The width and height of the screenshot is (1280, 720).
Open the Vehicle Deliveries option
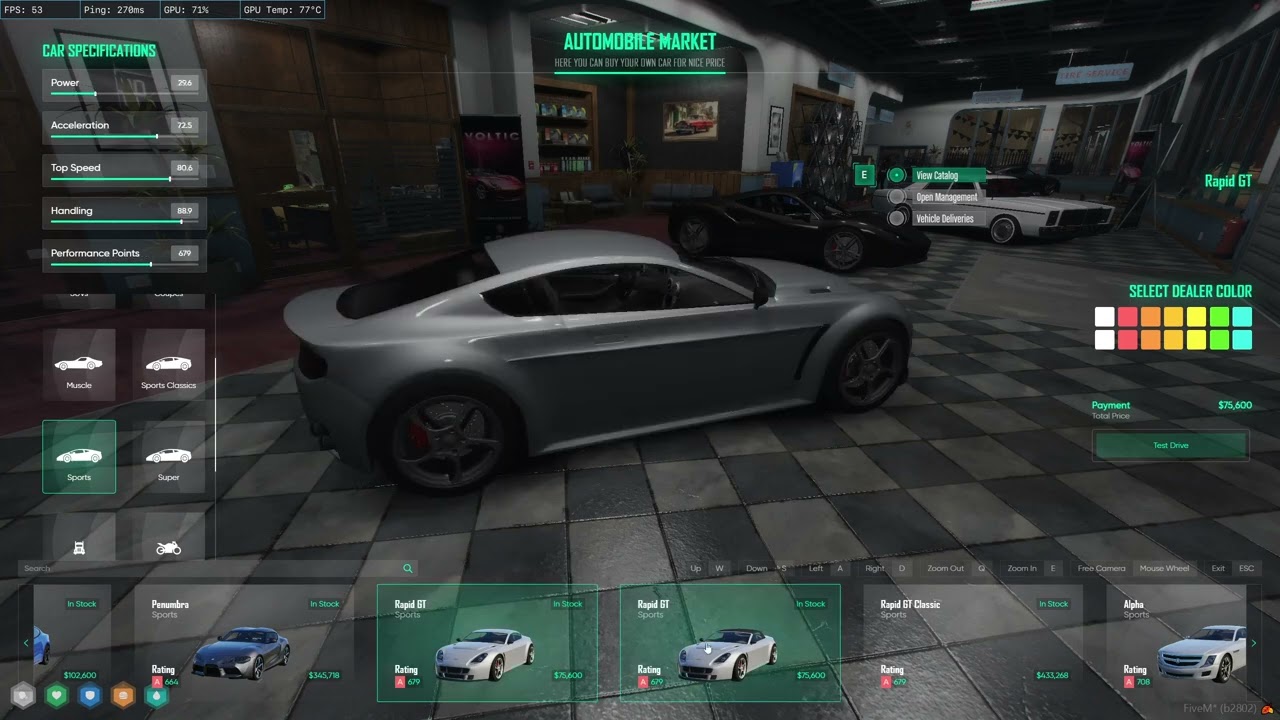click(x=944, y=218)
